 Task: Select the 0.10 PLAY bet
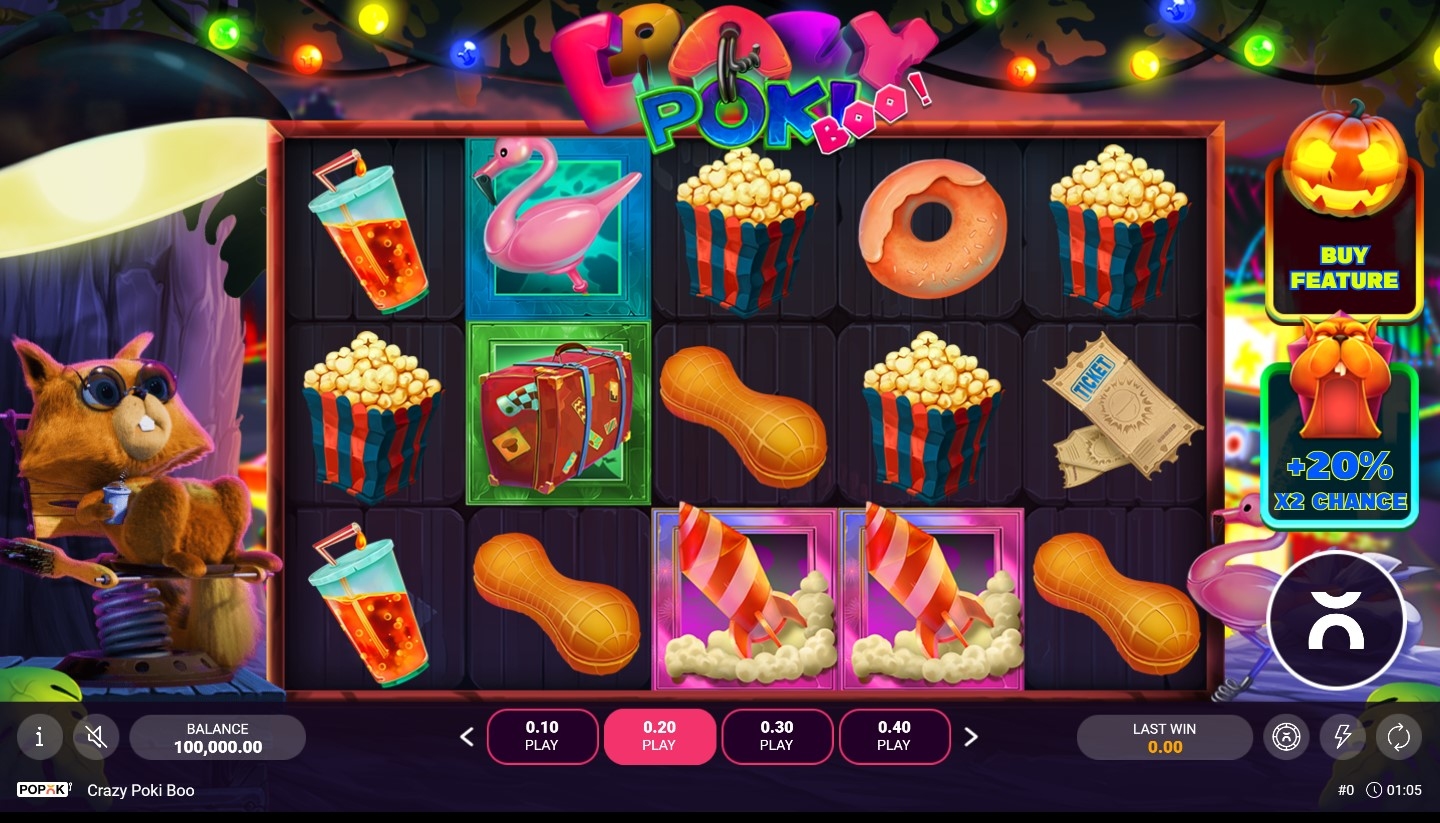point(542,736)
